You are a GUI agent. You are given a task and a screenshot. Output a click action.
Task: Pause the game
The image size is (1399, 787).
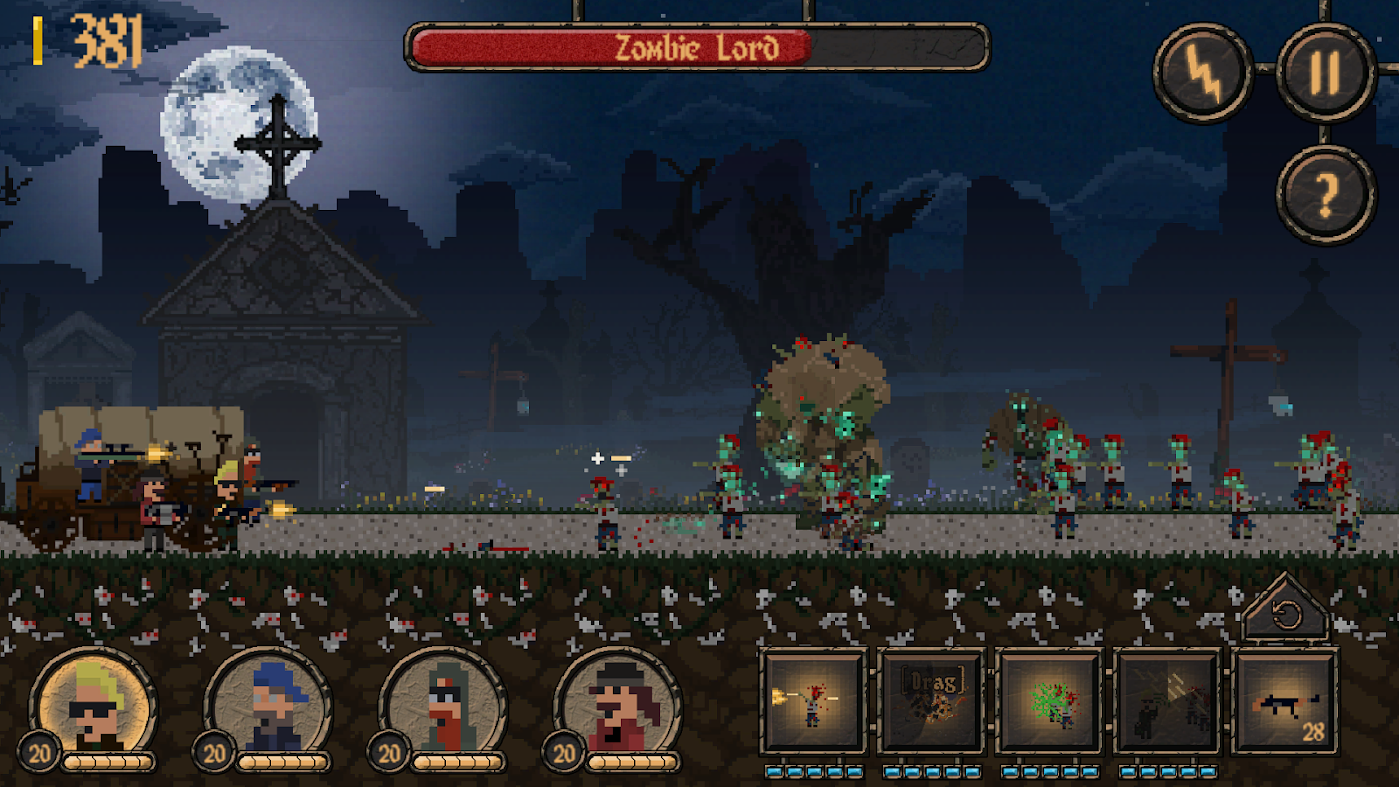pos(1326,73)
